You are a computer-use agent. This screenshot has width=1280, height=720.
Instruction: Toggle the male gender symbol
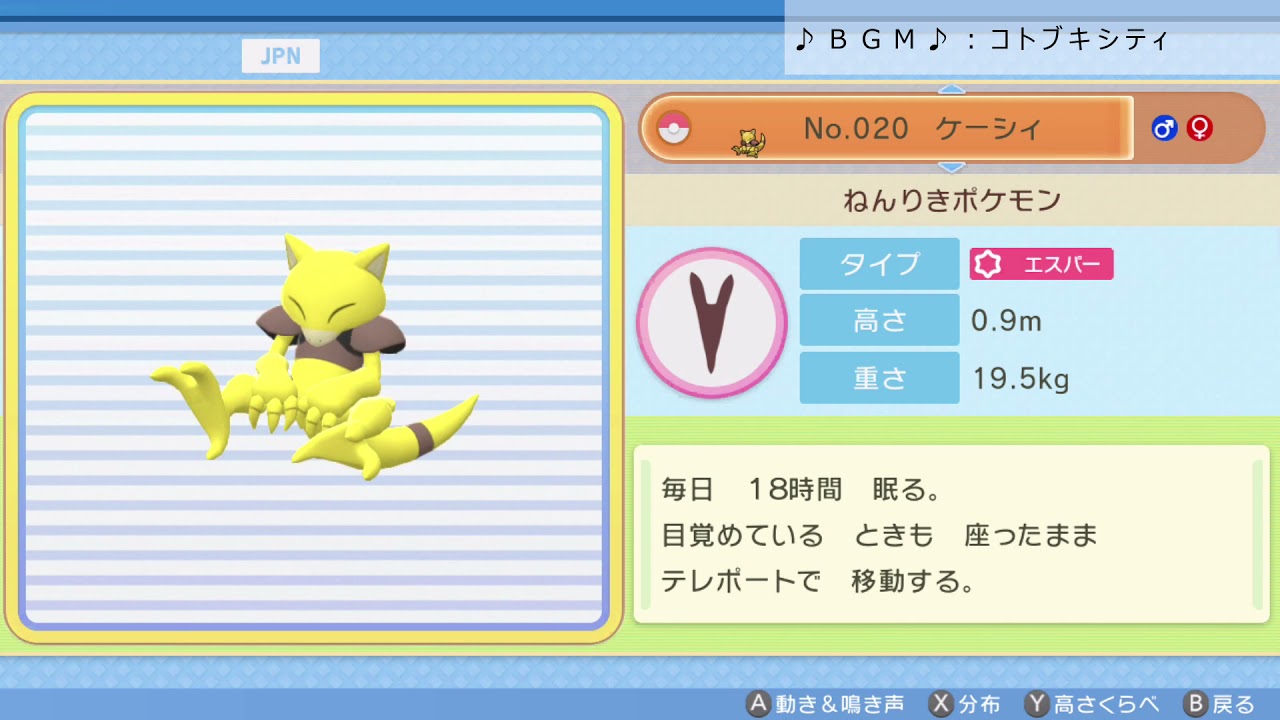pyautogui.click(x=1164, y=128)
